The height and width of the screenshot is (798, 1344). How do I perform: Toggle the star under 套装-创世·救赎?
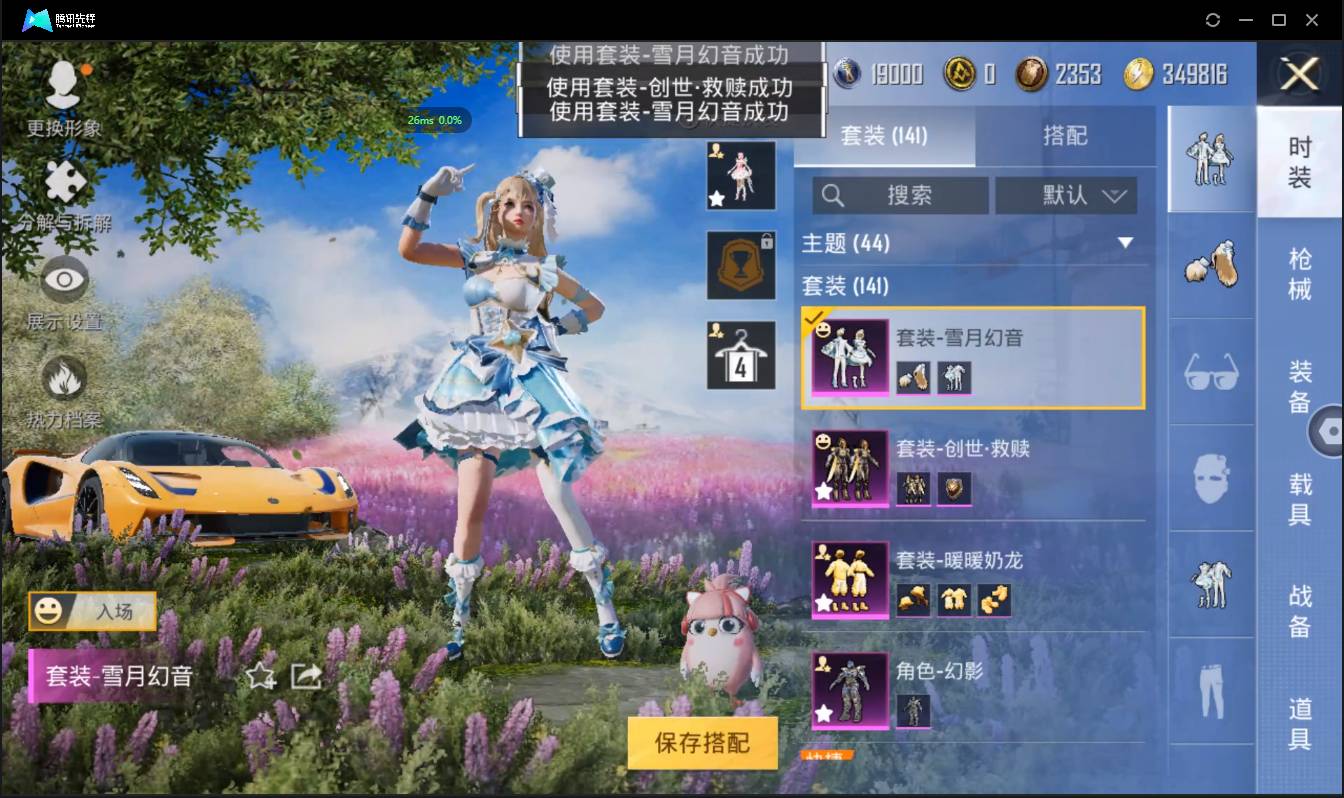click(x=822, y=489)
